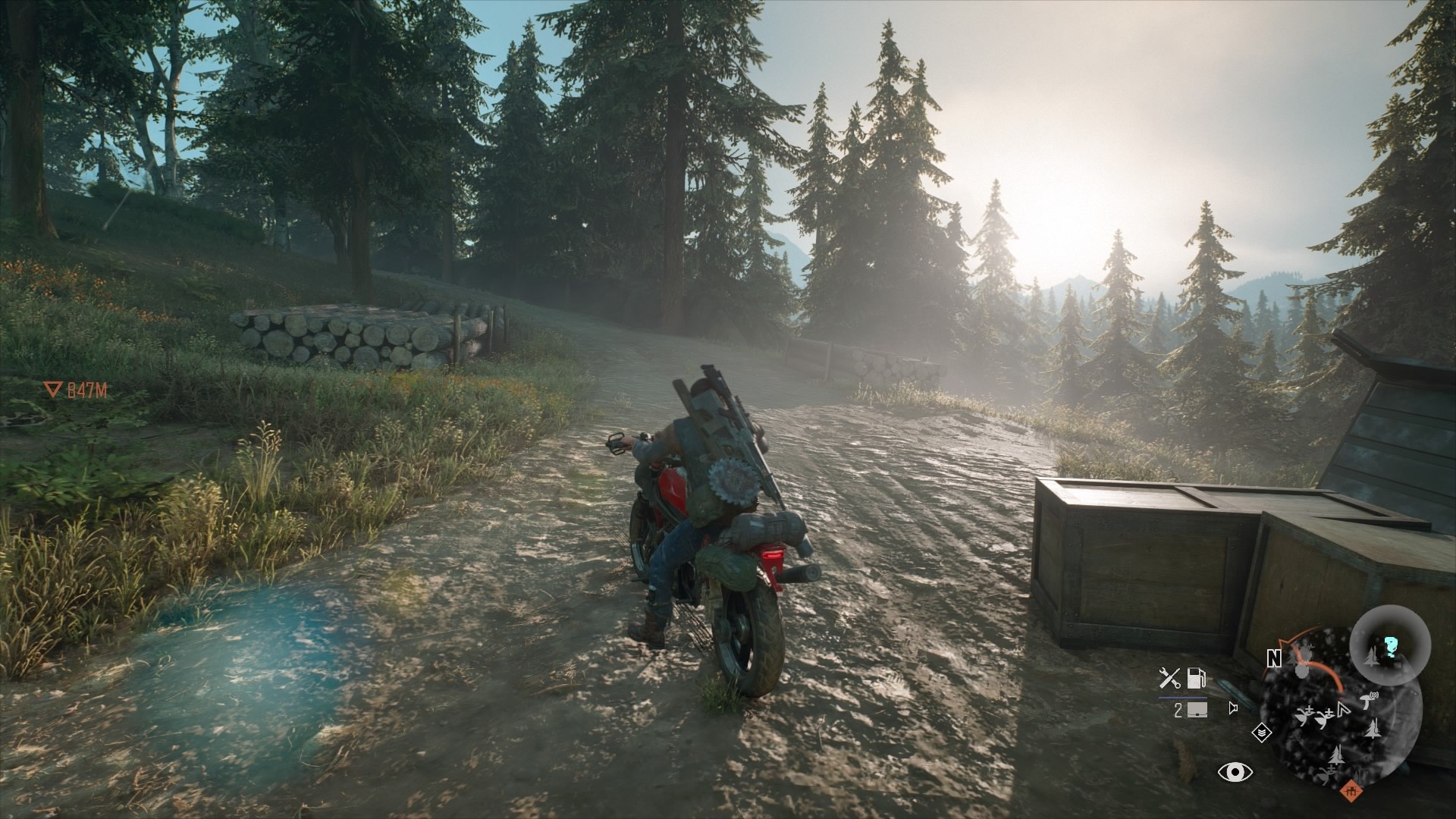Select the saddlebag ammo icon
Viewport: 1456px width, 819px height.
[1198, 711]
